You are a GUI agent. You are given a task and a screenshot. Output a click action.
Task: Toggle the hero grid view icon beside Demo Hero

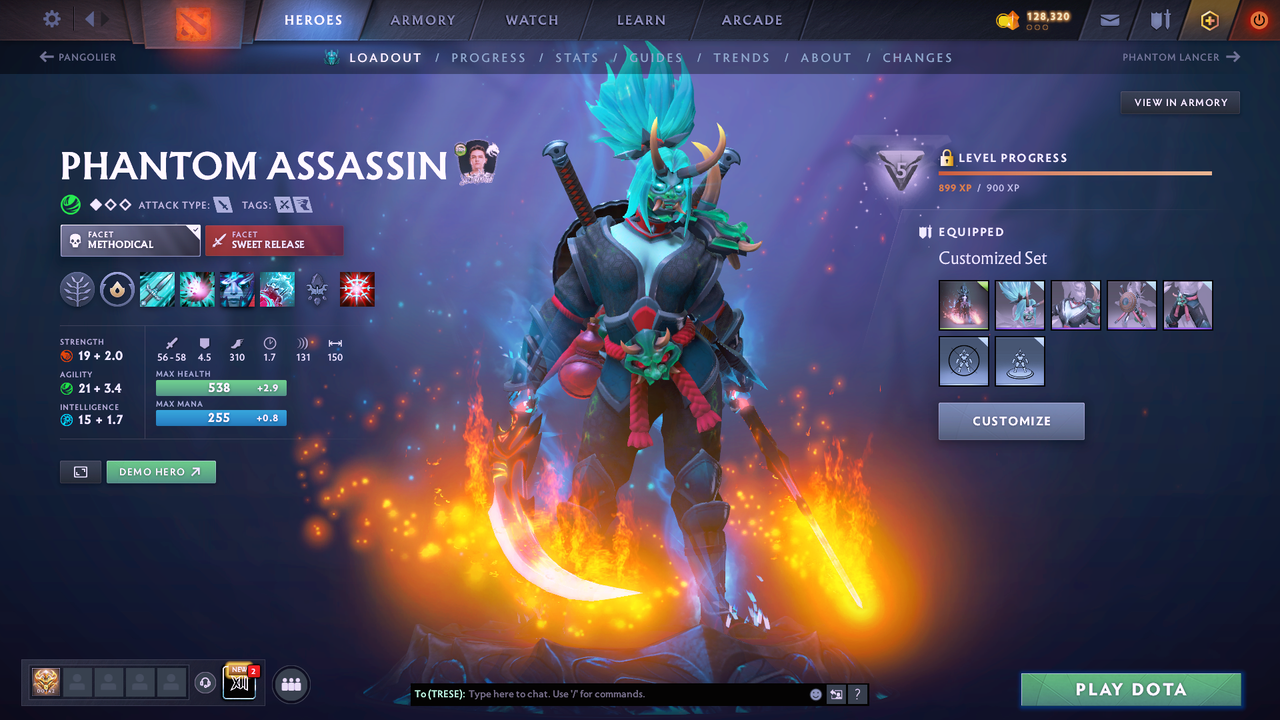[80, 471]
